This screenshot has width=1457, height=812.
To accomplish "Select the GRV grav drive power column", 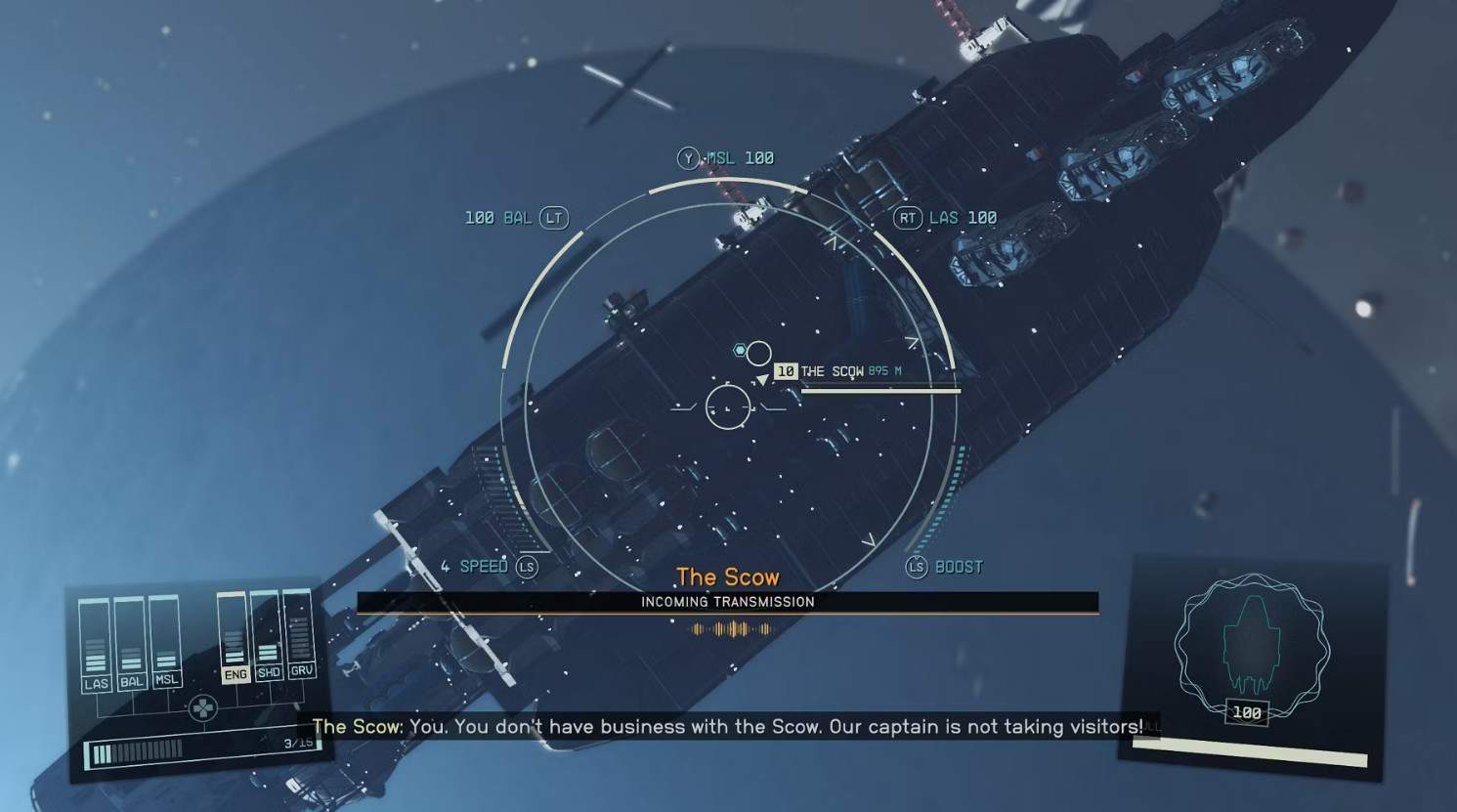I will [299, 632].
